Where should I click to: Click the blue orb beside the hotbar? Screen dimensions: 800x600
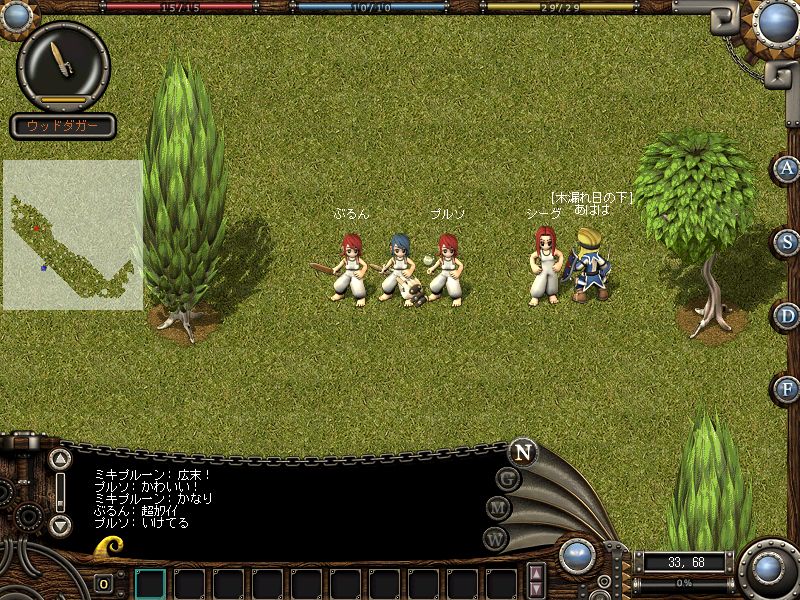click(x=577, y=556)
